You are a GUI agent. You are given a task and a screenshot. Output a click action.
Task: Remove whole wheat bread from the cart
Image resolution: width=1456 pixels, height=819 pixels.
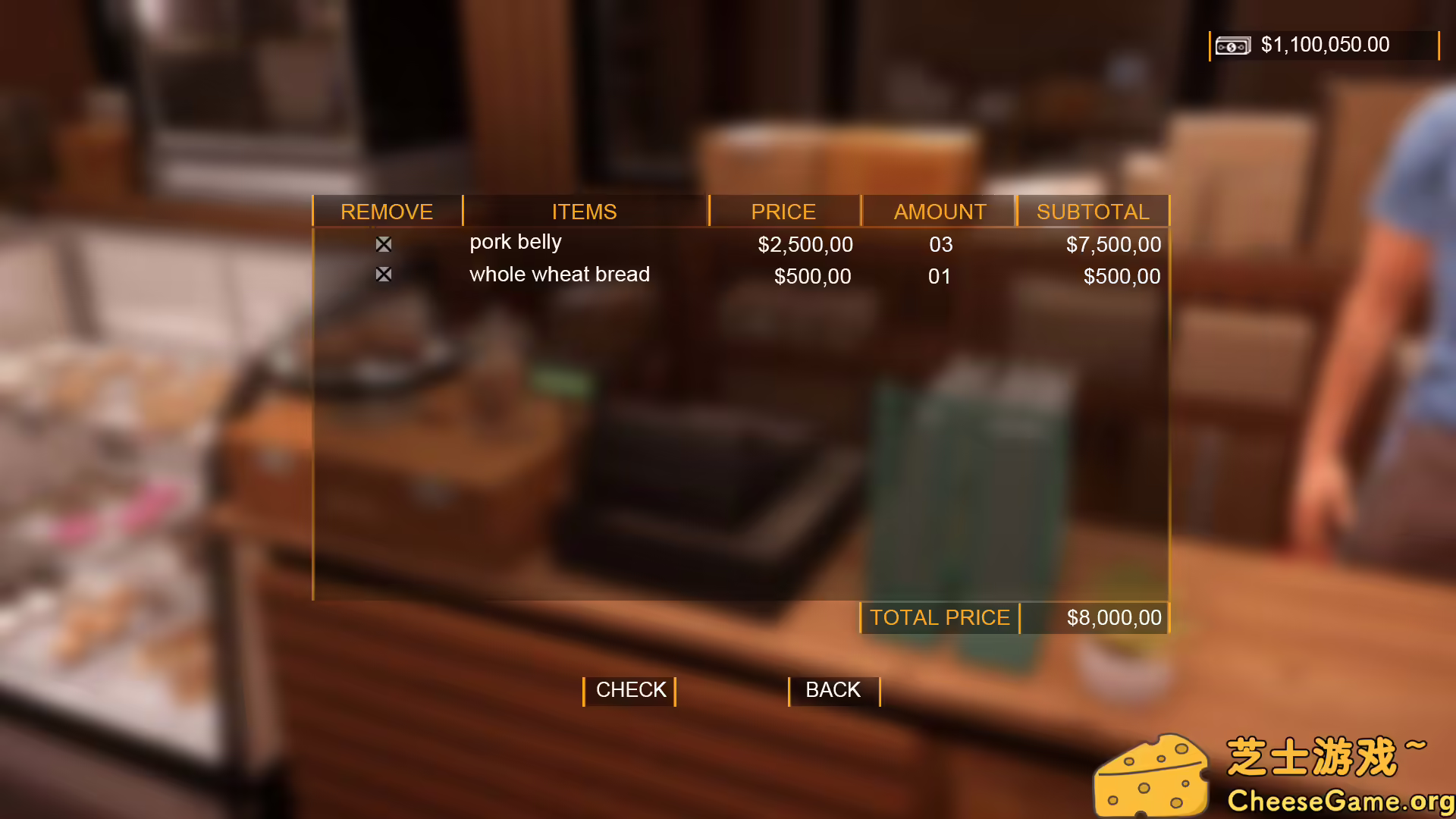click(383, 274)
